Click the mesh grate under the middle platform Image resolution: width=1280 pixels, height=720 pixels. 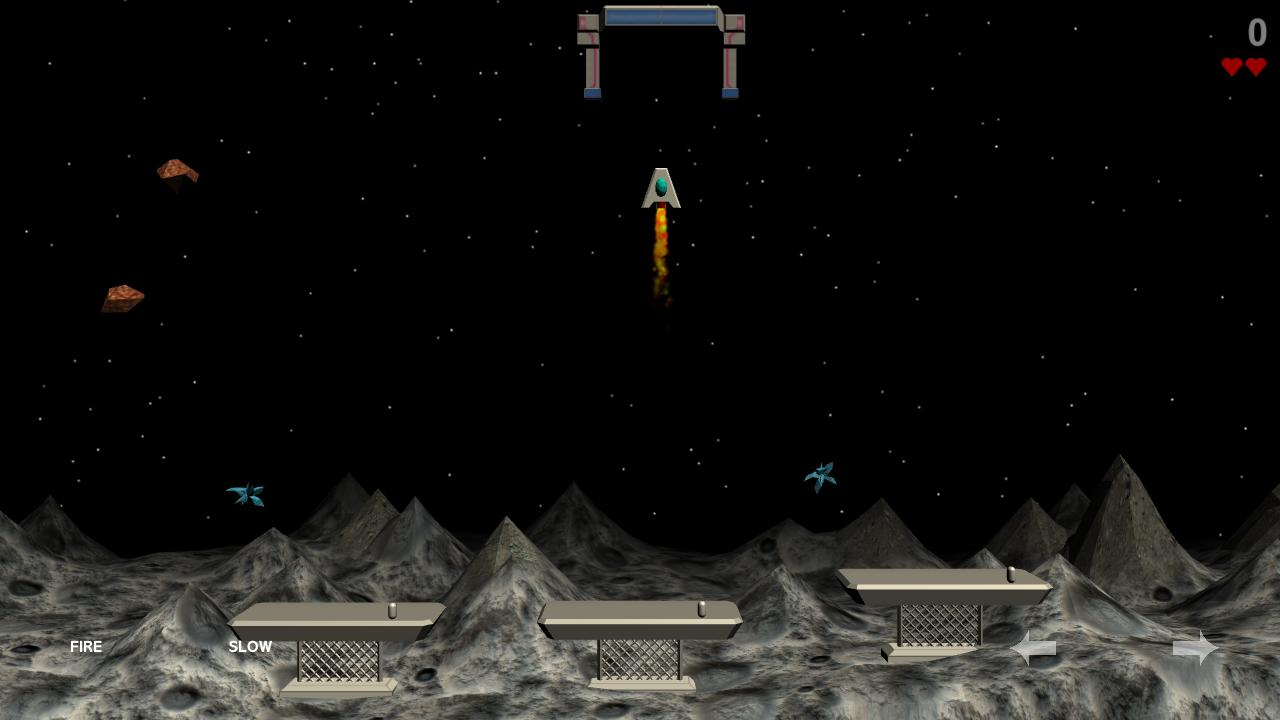(640, 660)
